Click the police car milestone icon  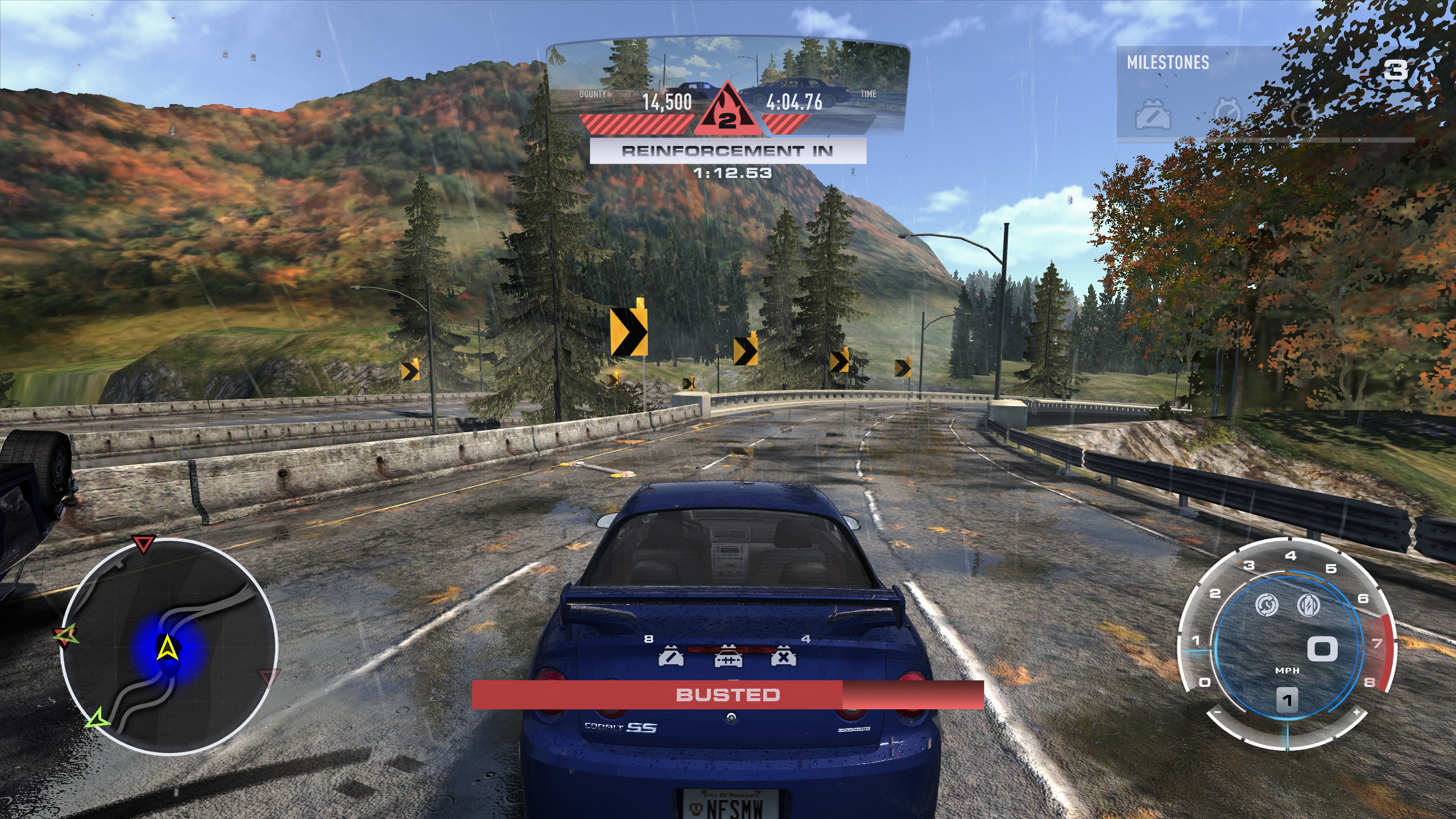(x=1153, y=116)
